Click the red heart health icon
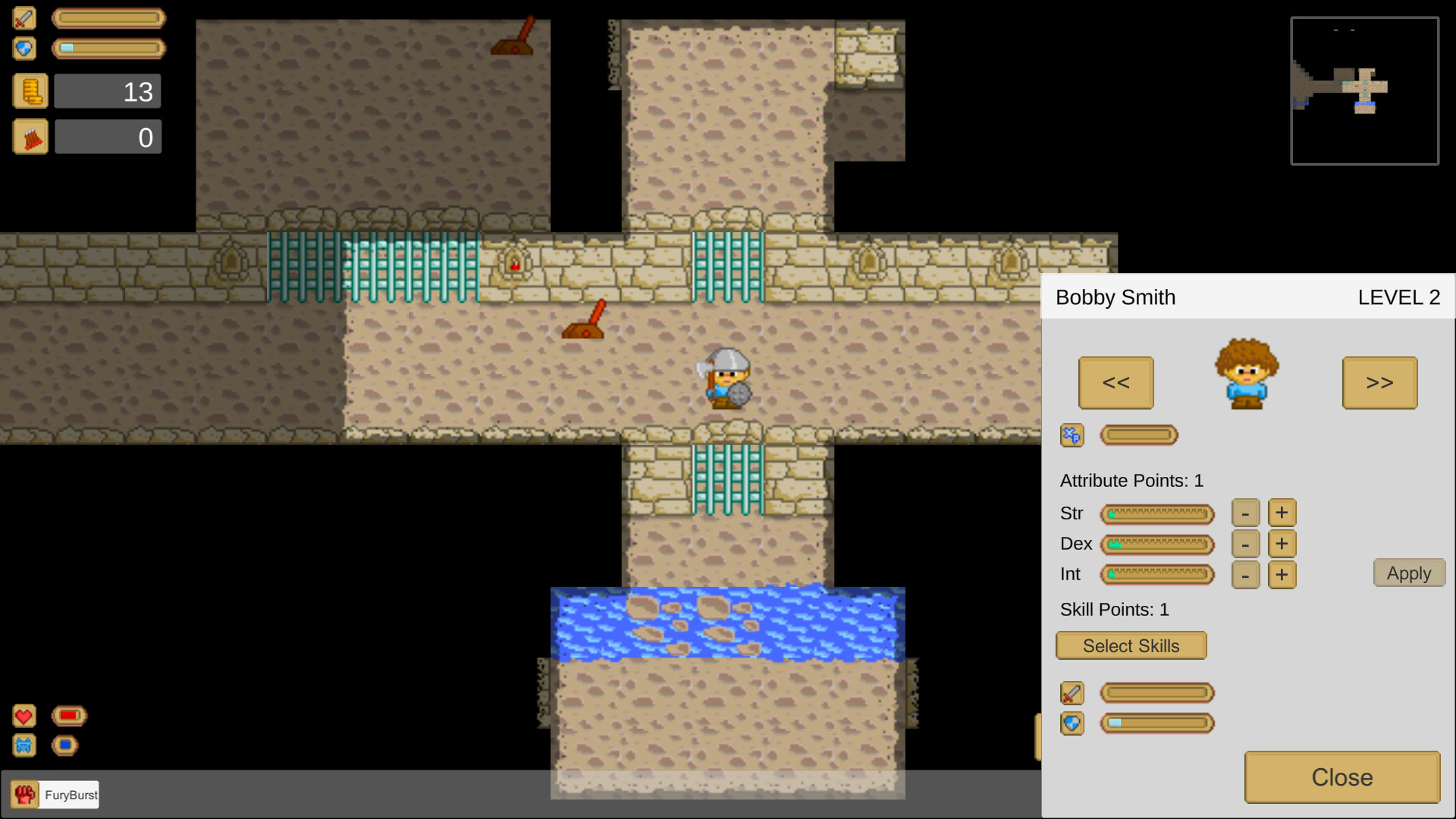The image size is (1456, 819). tap(24, 715)
